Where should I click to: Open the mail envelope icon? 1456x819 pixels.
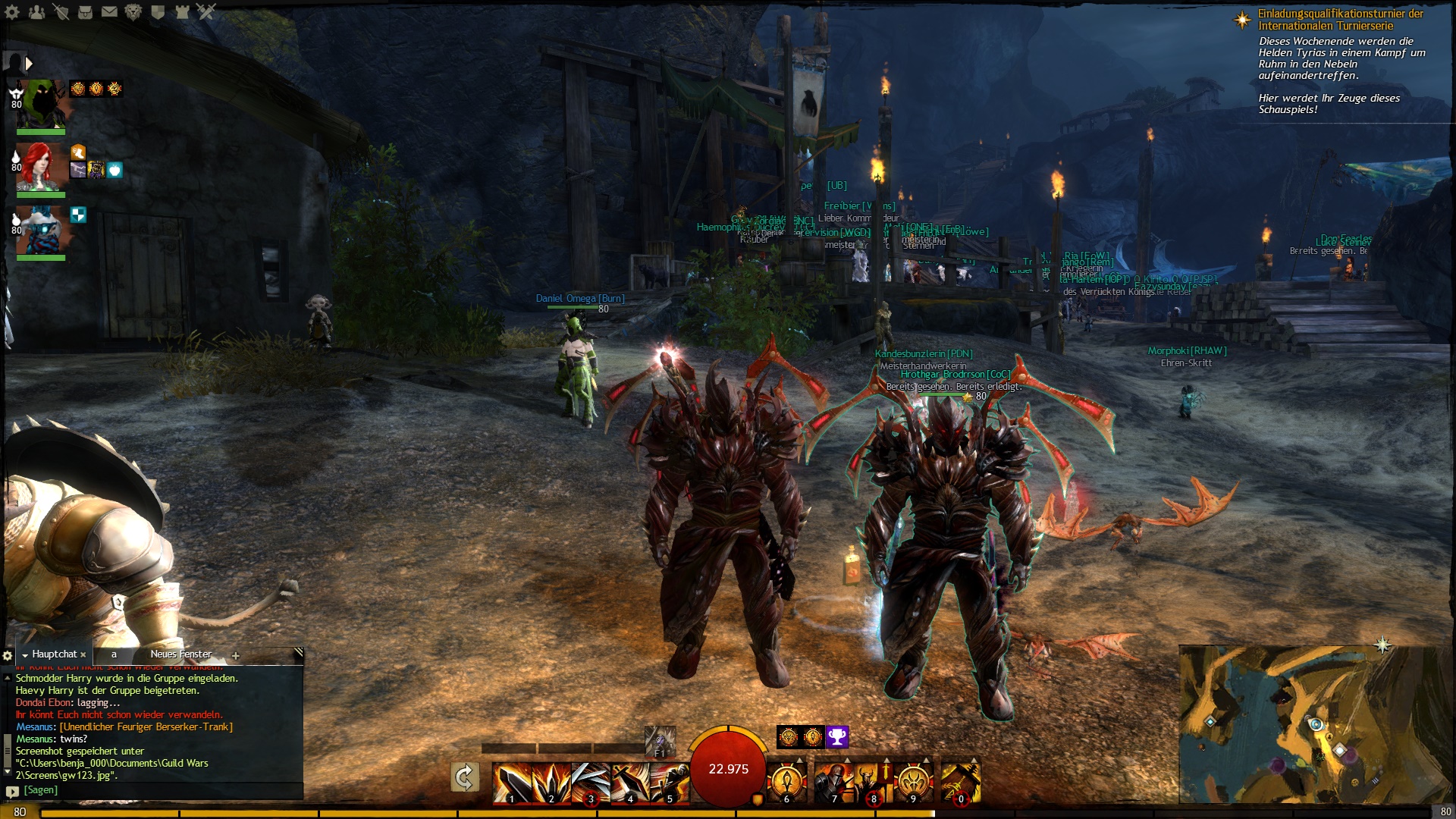point(109,11)
